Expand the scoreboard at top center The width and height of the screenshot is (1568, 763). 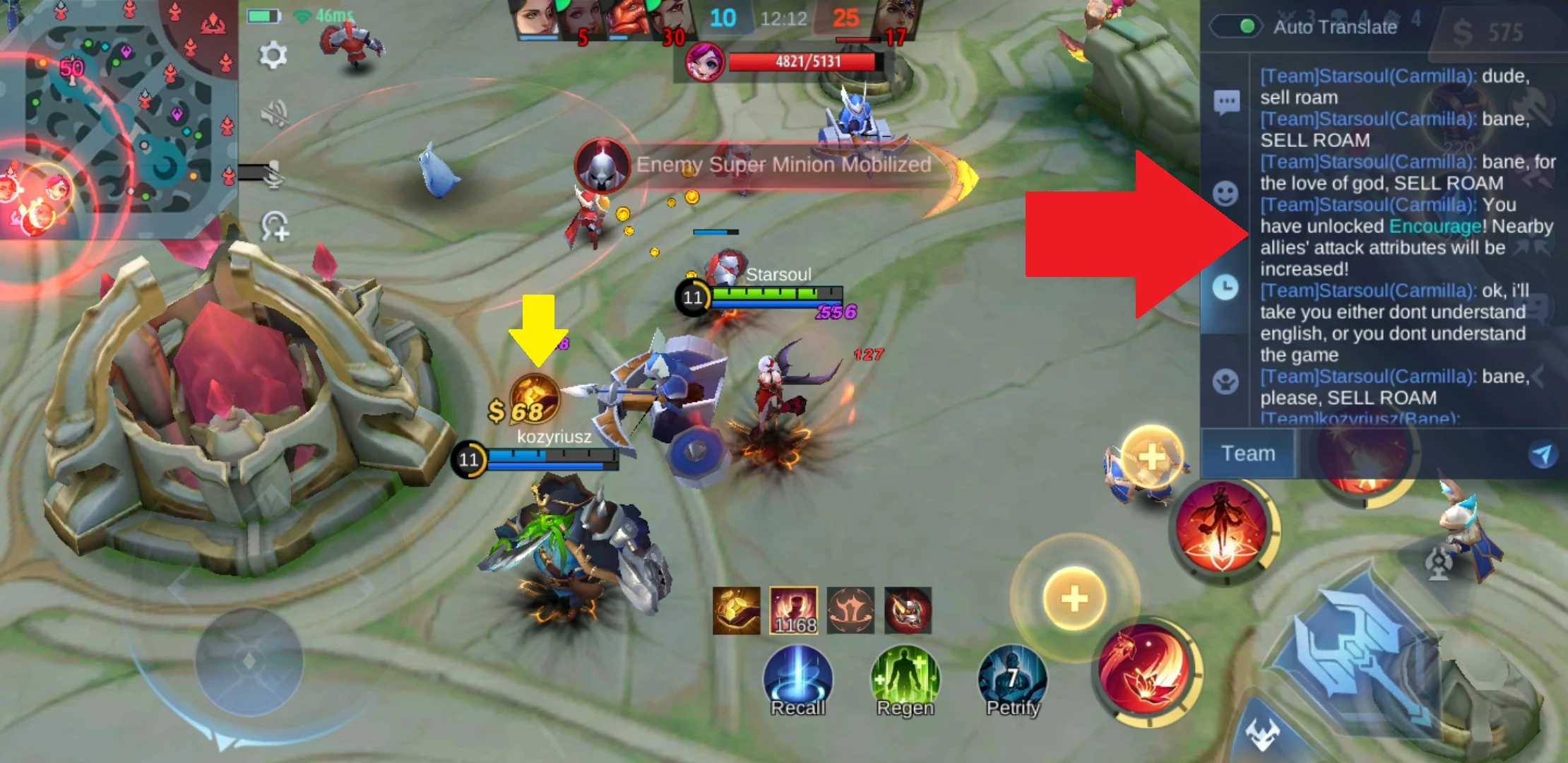click(x=783, y=18)
